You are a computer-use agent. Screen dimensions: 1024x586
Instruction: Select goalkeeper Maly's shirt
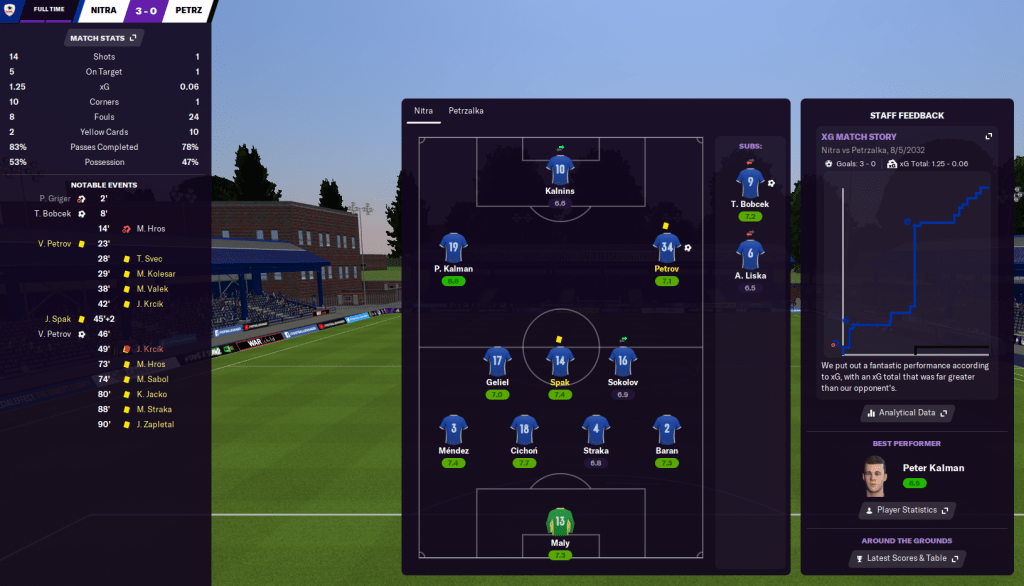click(560, 523)
